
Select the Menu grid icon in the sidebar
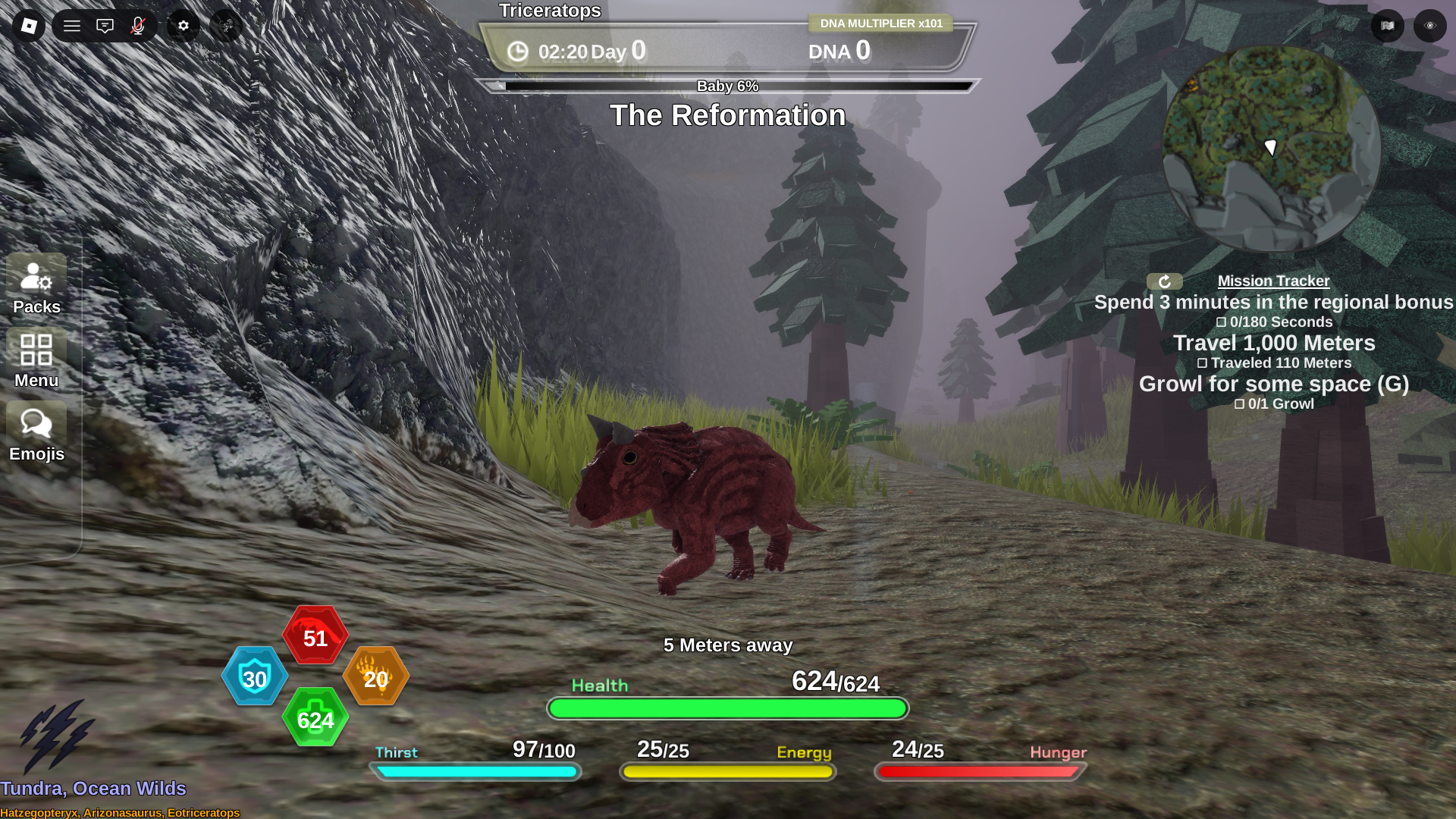36,351
